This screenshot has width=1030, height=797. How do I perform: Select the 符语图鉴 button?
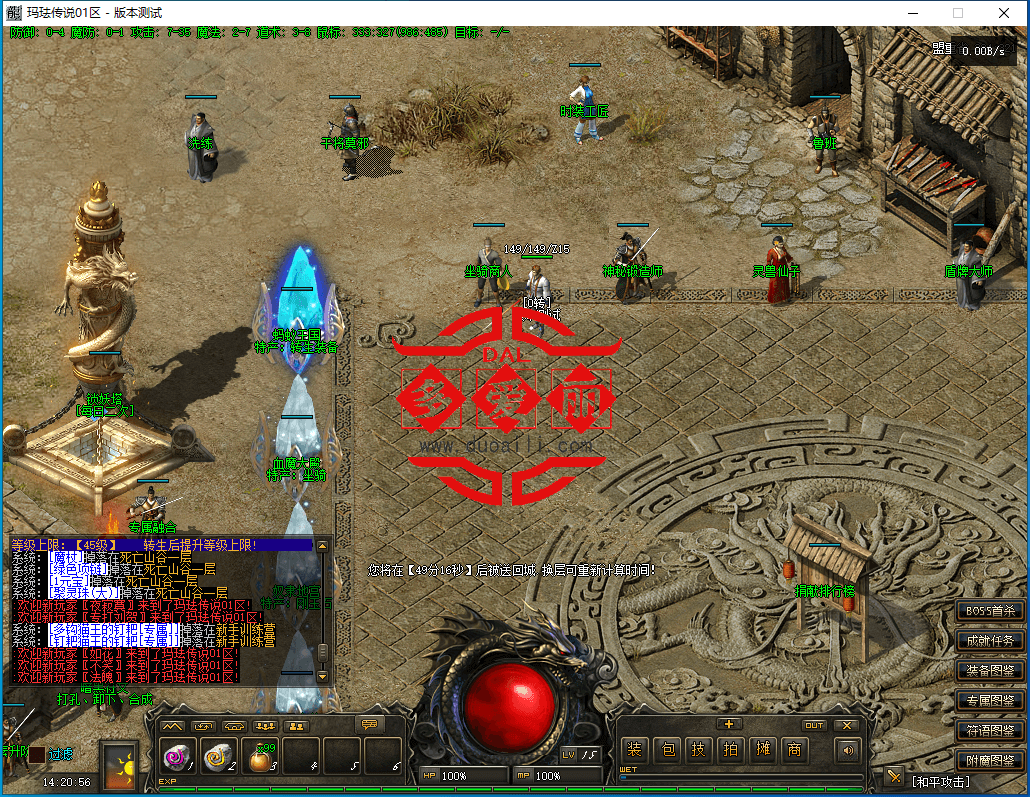[990, 730]
